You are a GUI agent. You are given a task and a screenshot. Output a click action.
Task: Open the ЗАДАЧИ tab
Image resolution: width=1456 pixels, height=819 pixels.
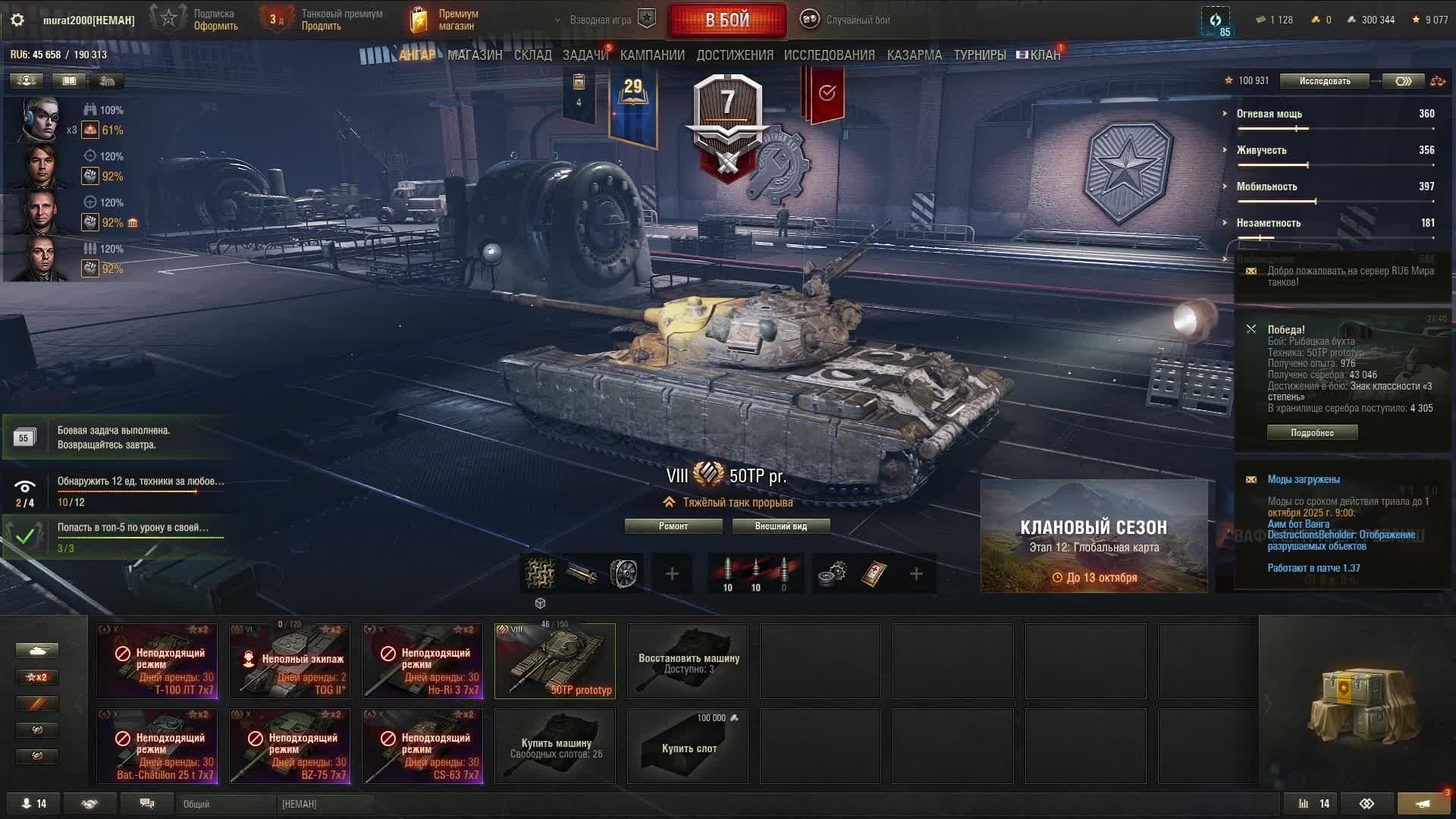pyautogui.click(x=585, y=55)
